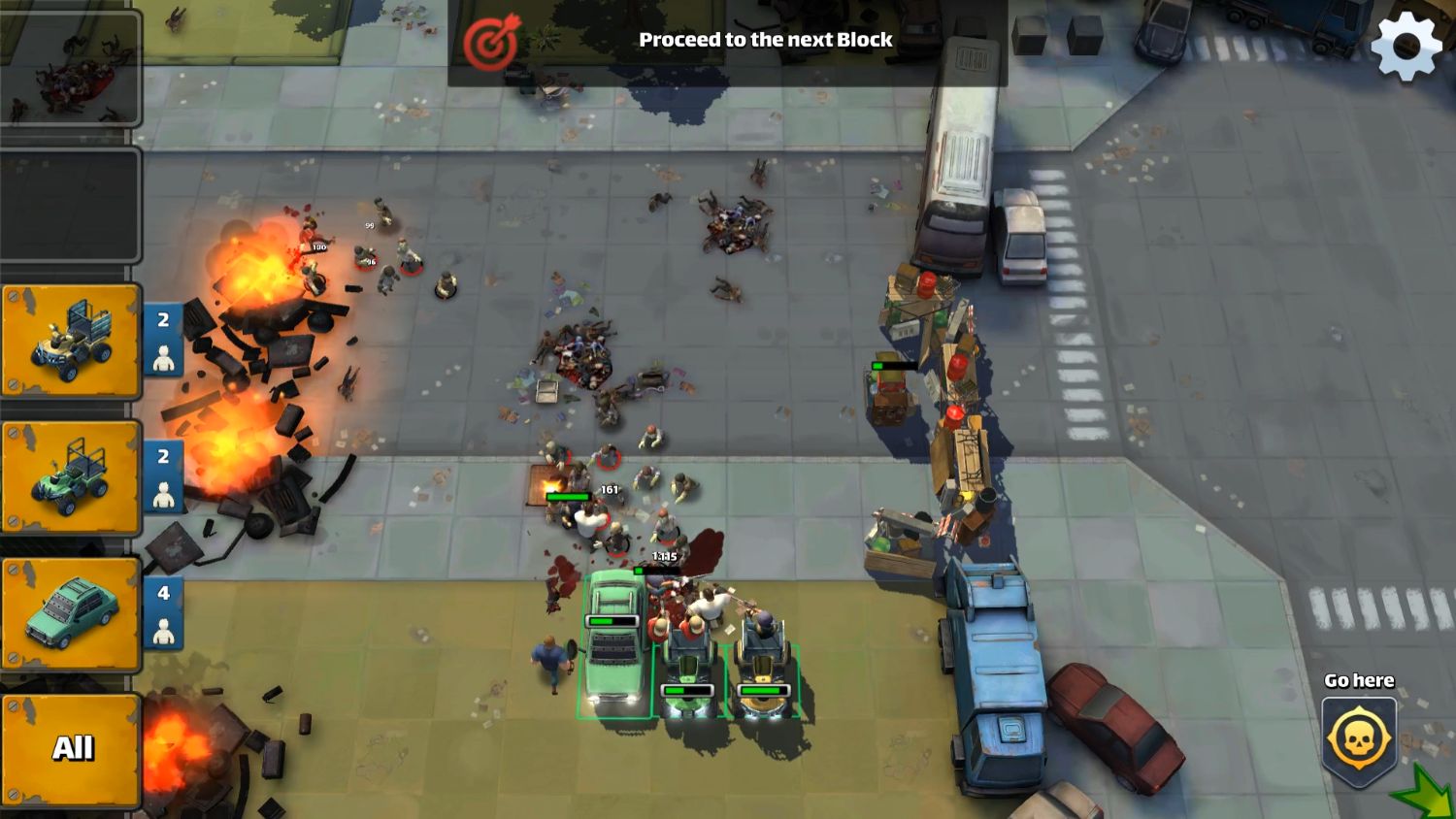Image resolution: width=1456 pixels, height=819 pixels.
Task: Toggle the no-entry icon on the sand buggy card
Action: (x=11, y=294)
